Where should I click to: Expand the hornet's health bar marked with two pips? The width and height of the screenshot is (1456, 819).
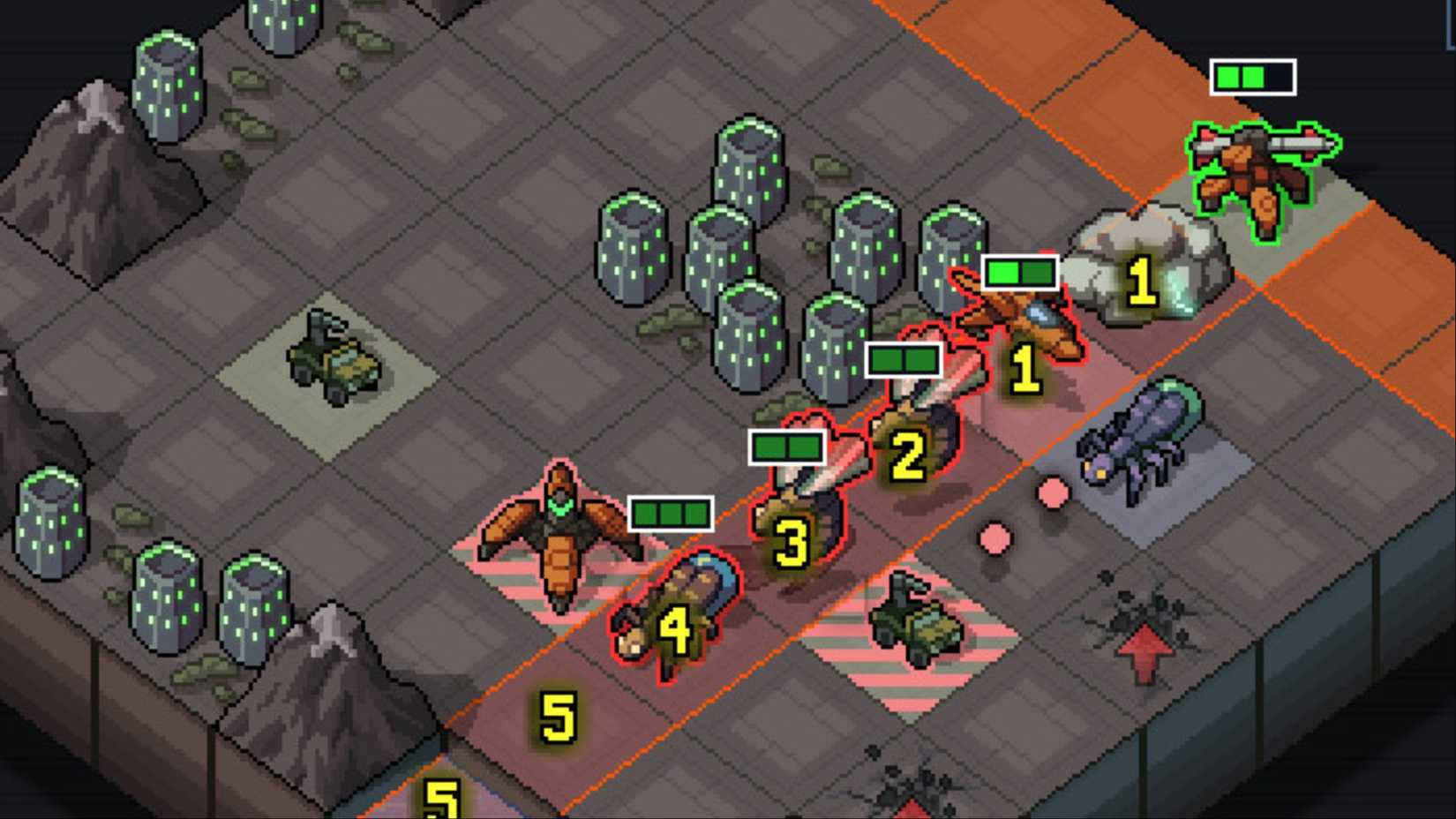(x=903, y=359)
